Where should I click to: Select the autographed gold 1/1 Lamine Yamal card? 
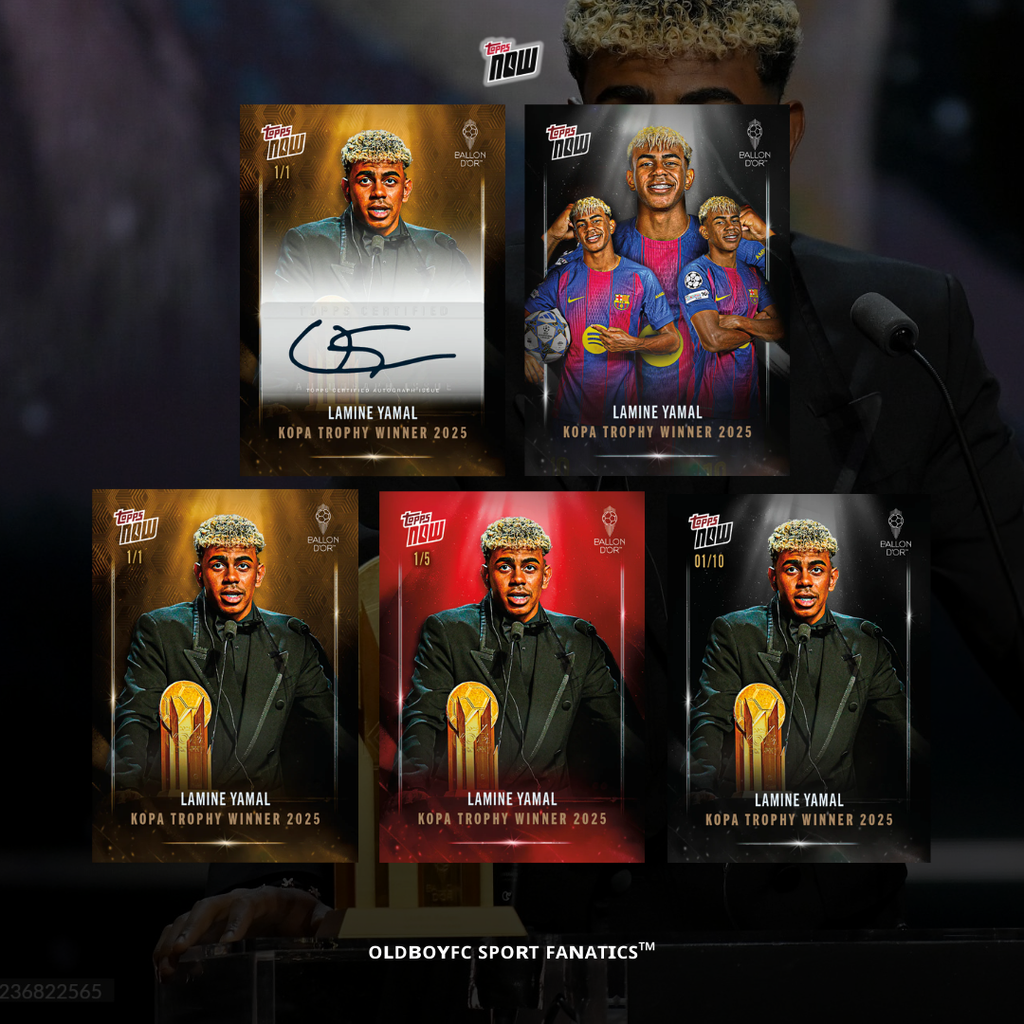[372, 290]
